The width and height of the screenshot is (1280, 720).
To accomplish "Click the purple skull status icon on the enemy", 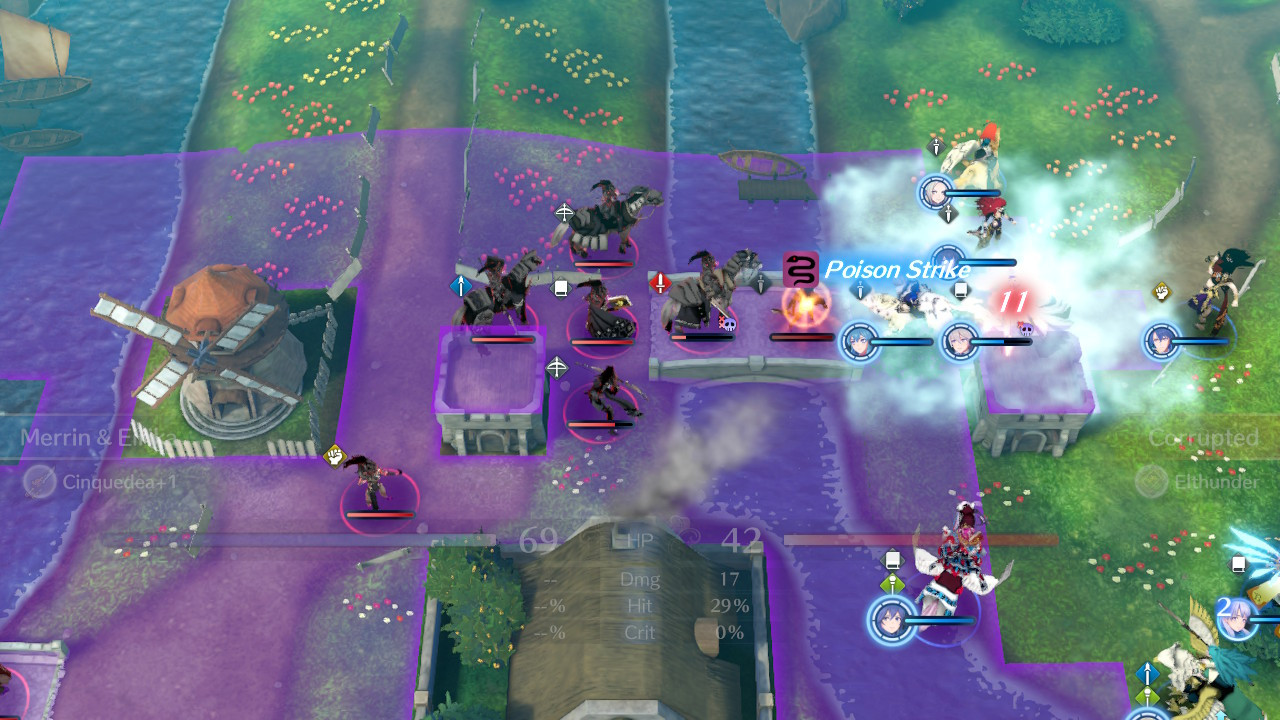I will pyautogui.click(x=729, y=325).
